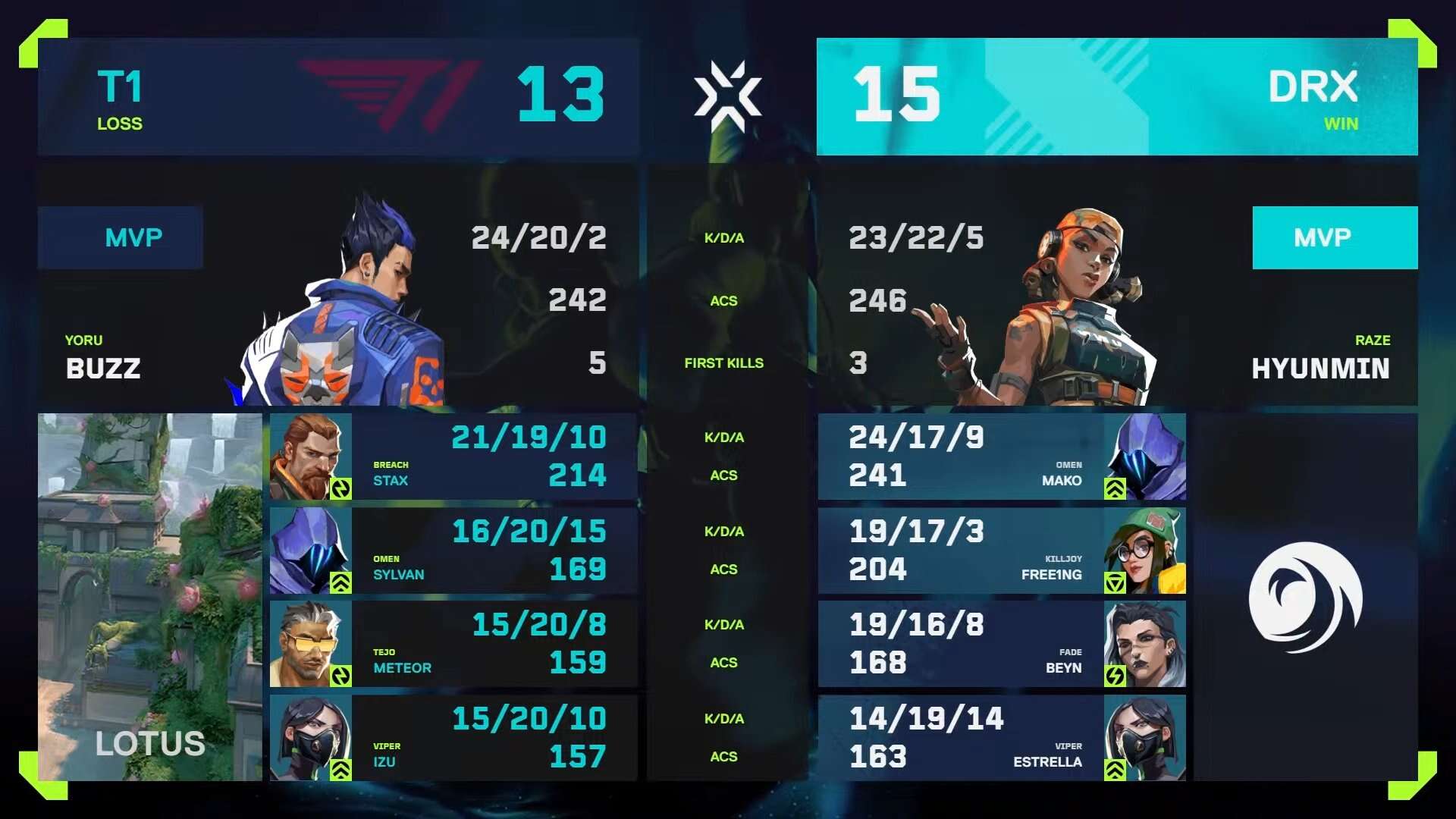Click the DRX MVP badge
The width and height of the screenshot is (1456, 819).
coord(1335,237)
